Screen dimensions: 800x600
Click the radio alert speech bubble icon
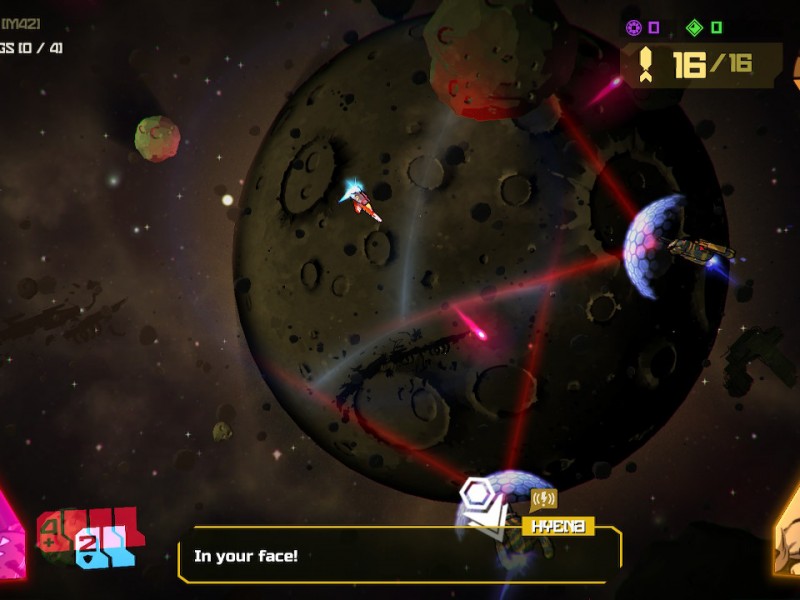tap(544, 498)
